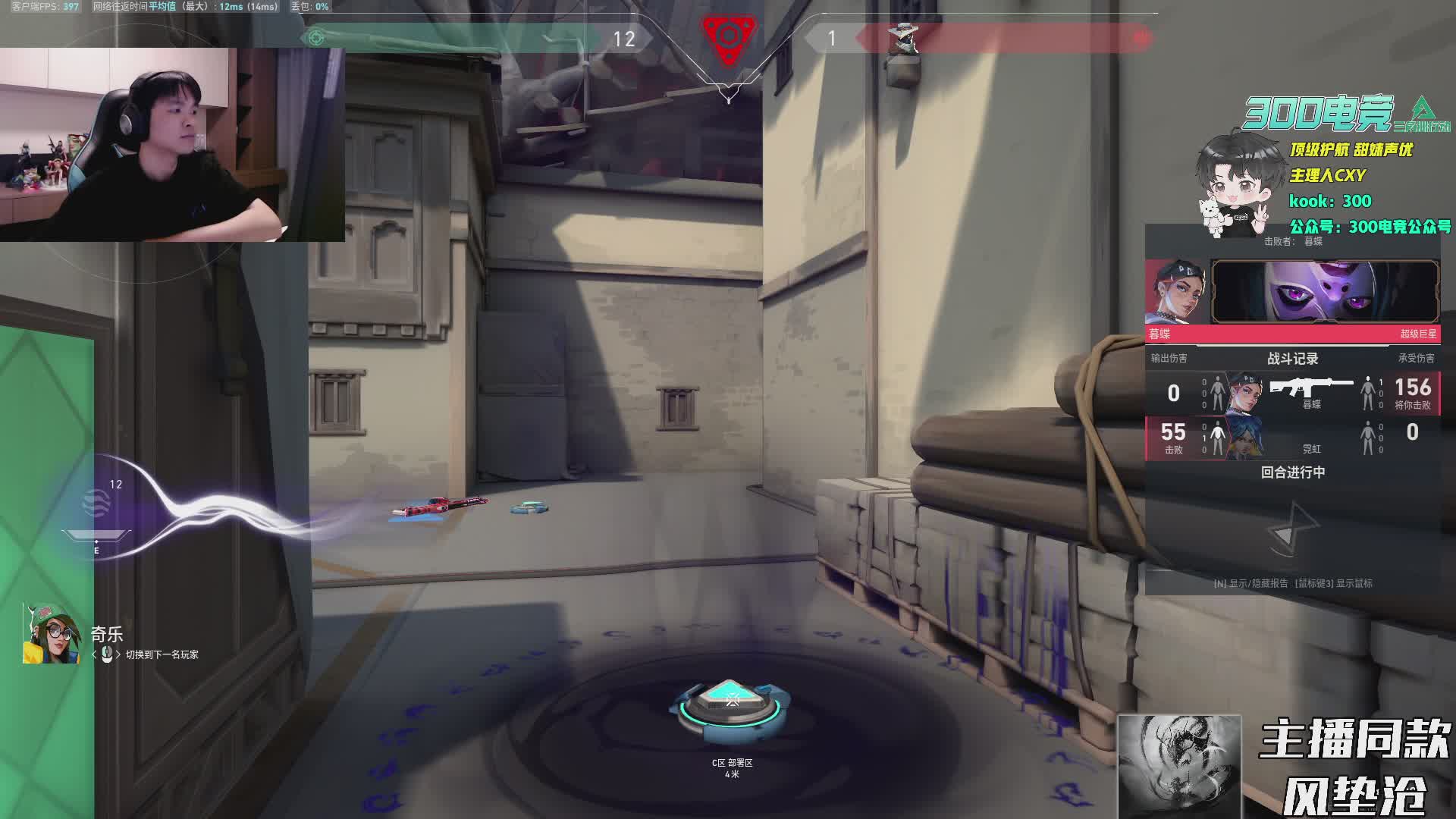
Task: Select the 暮蝶 row in the combat report
Action: [x=1292, y=394]
